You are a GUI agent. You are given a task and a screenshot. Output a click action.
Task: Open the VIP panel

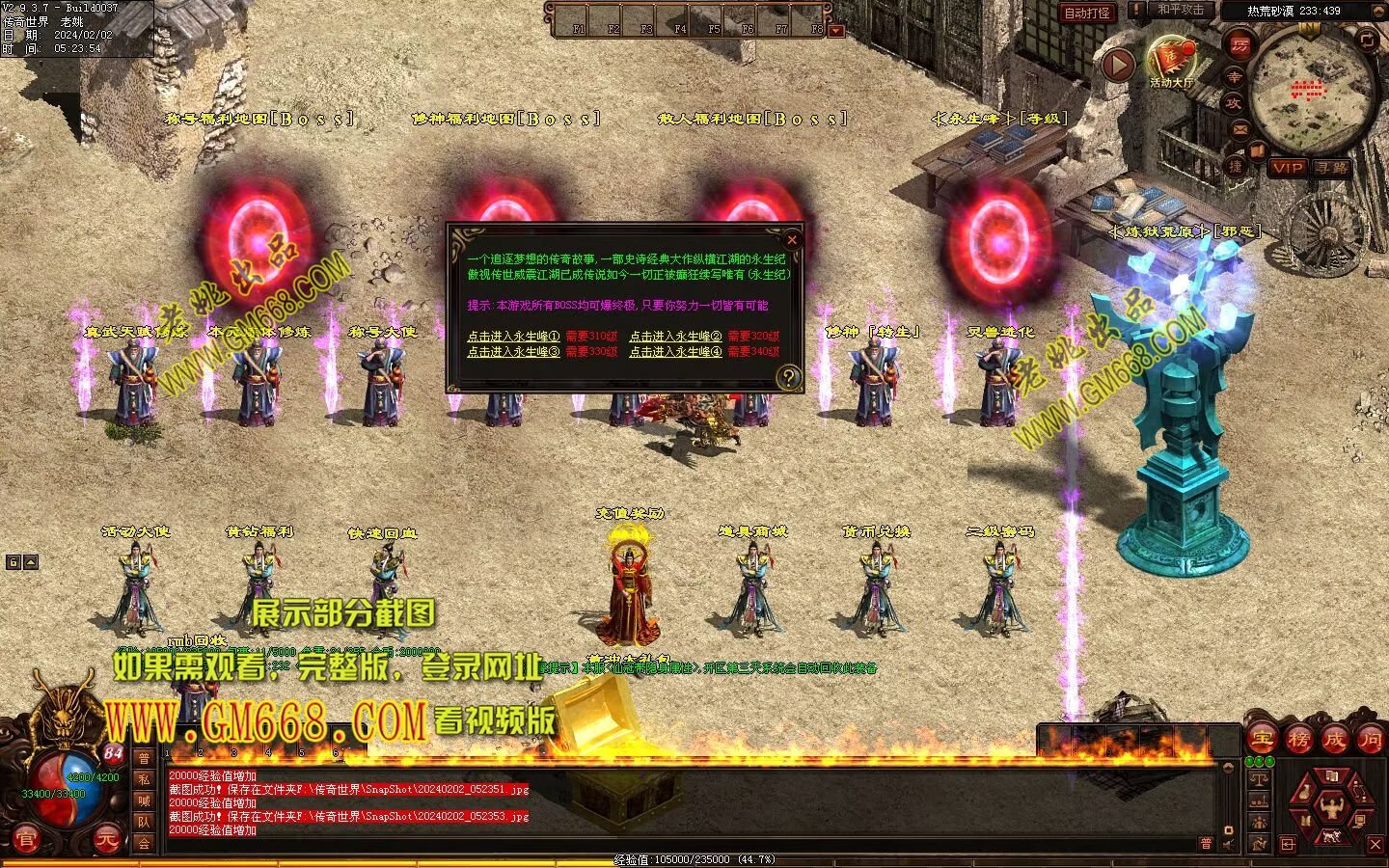[1287, 168]
